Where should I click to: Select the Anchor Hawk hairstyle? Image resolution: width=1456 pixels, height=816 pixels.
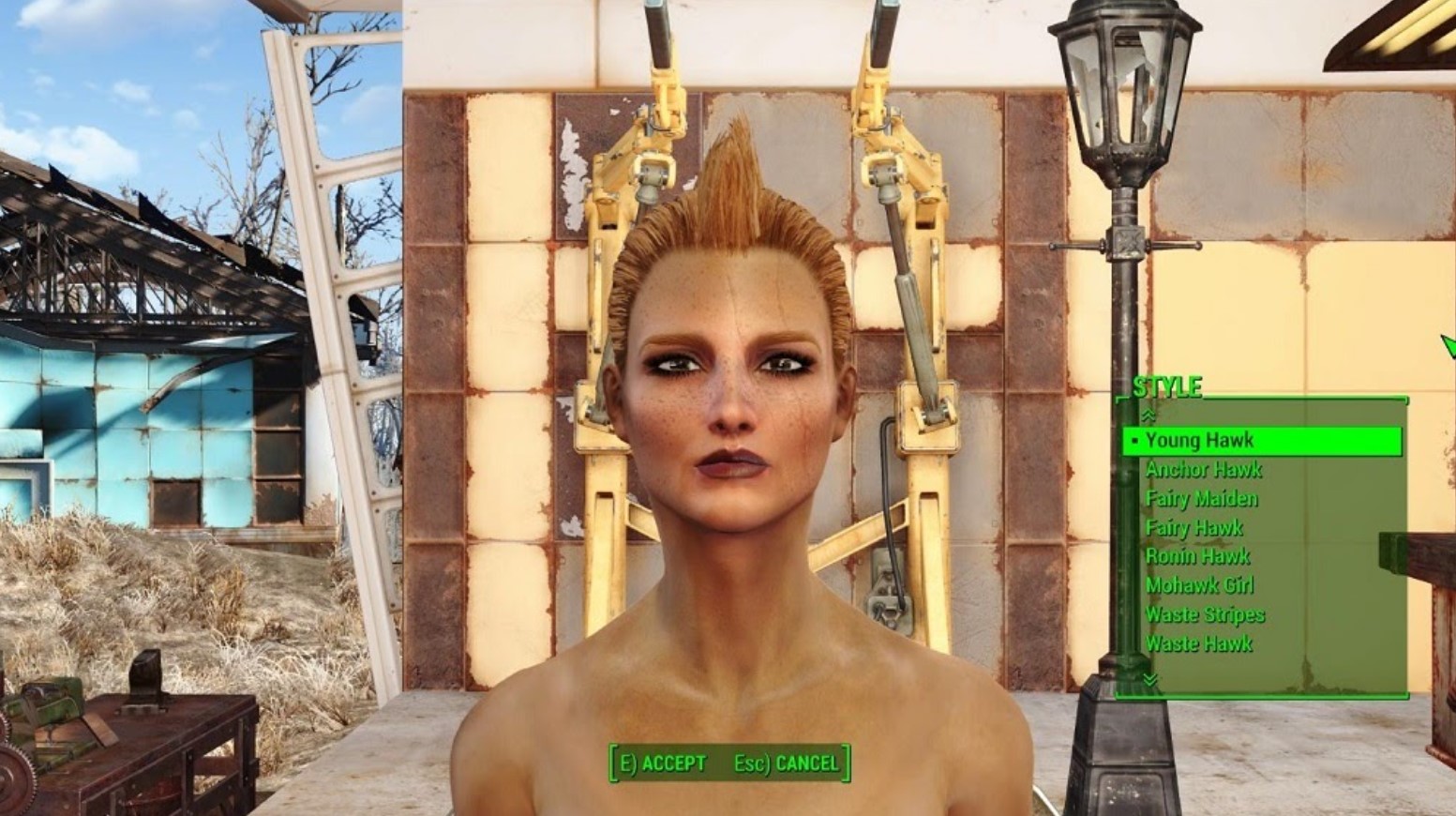tap(1204, 469)
